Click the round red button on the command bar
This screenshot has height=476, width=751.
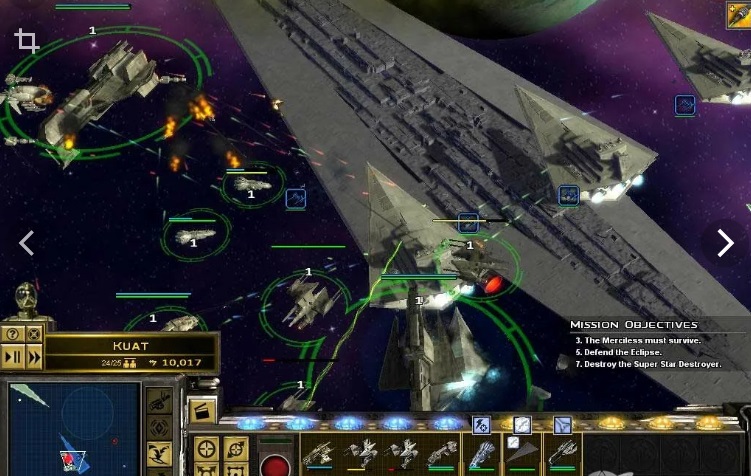tap(275, 466)
